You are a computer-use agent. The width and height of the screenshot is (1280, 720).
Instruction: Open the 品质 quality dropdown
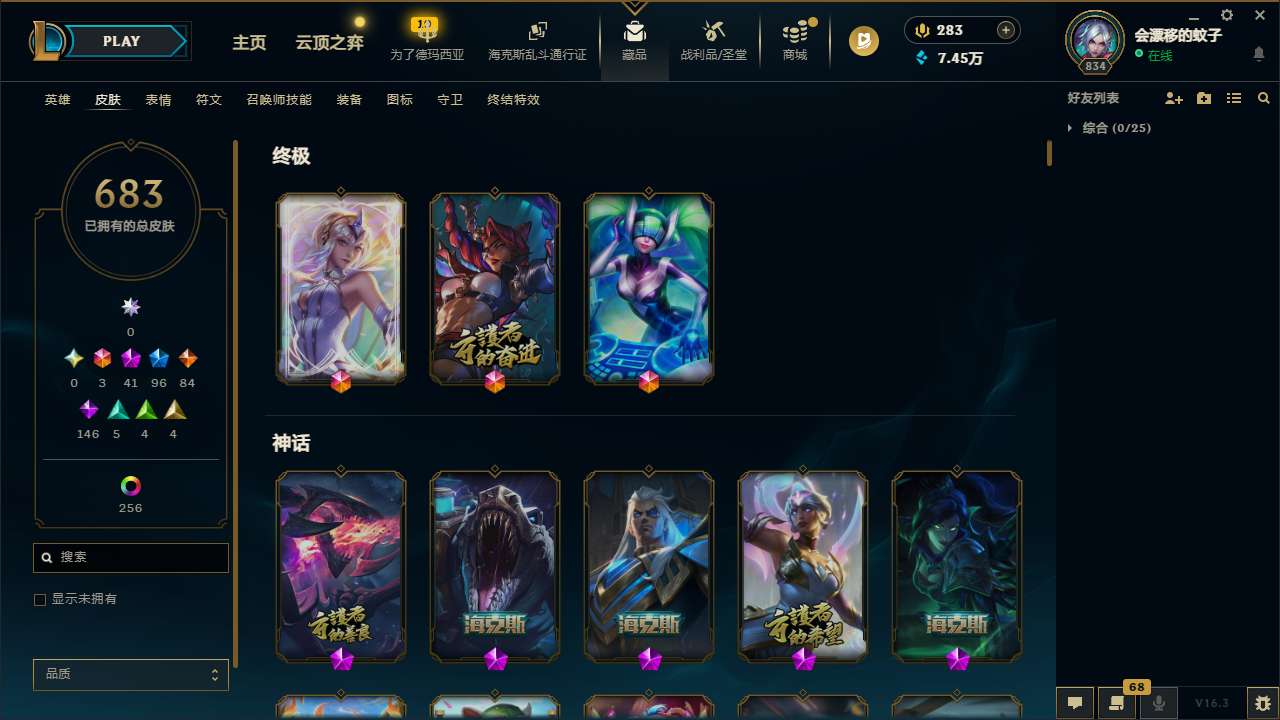130,674
